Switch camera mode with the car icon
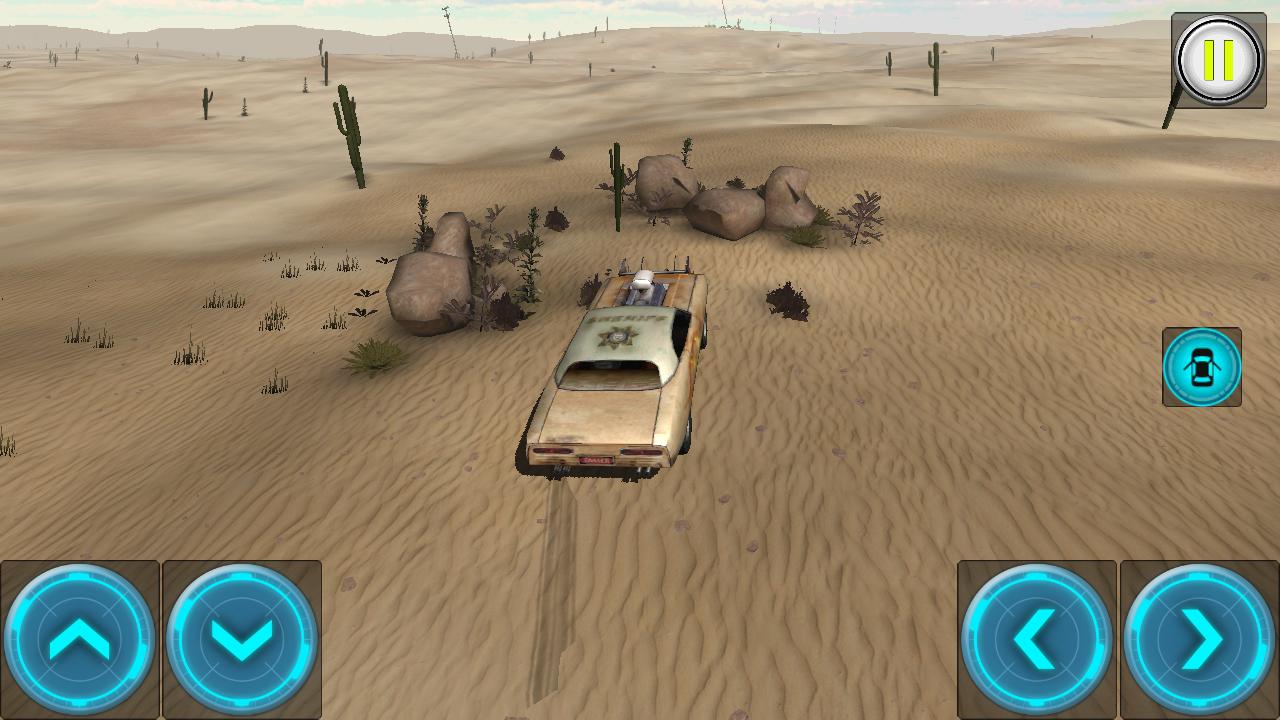This screenshot has width=1280, height=720. click(x=1202, y=367)
